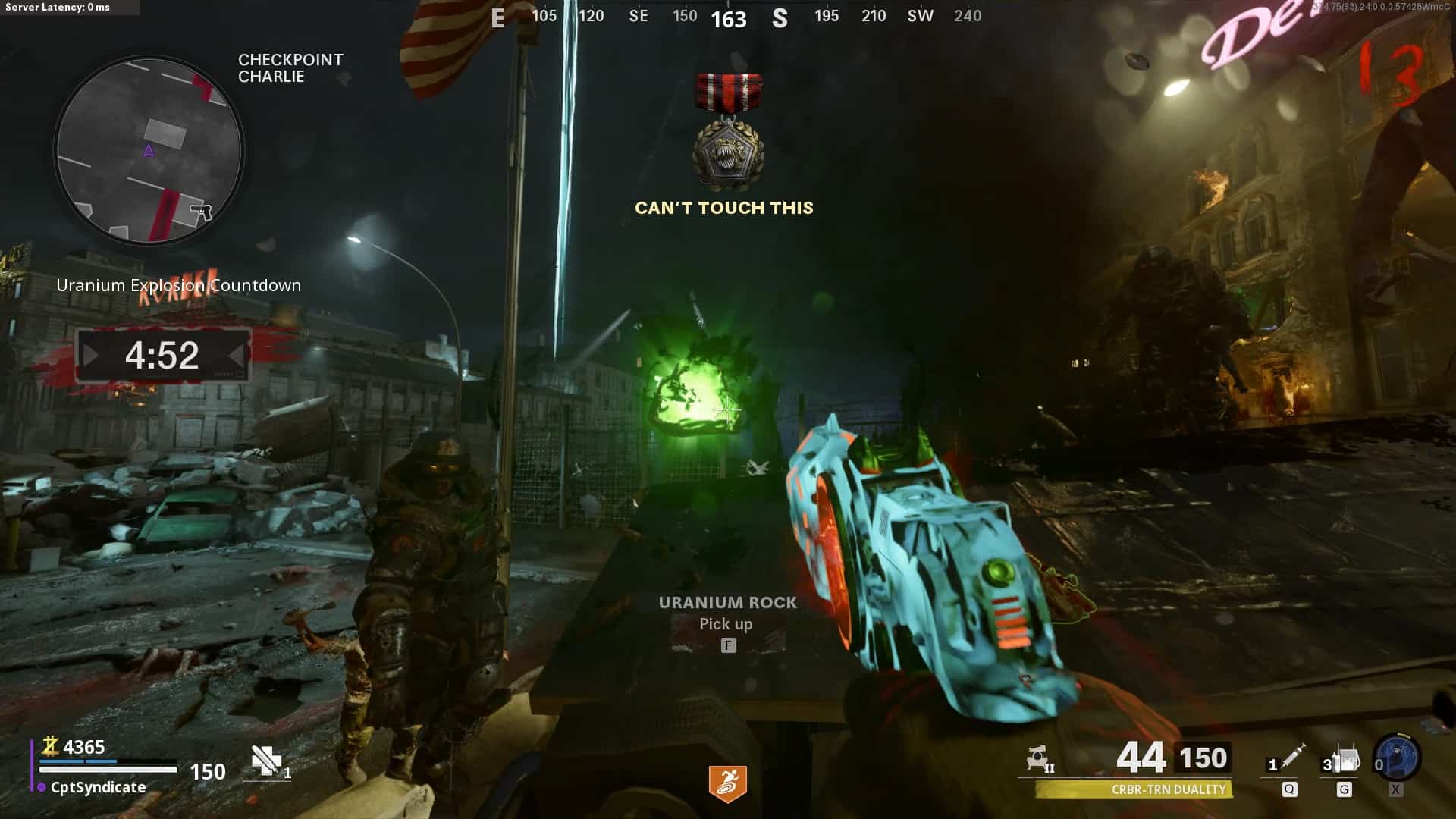Select the stim shot syringe icon
1456x819 pixels.
[x=1292, y=758]
